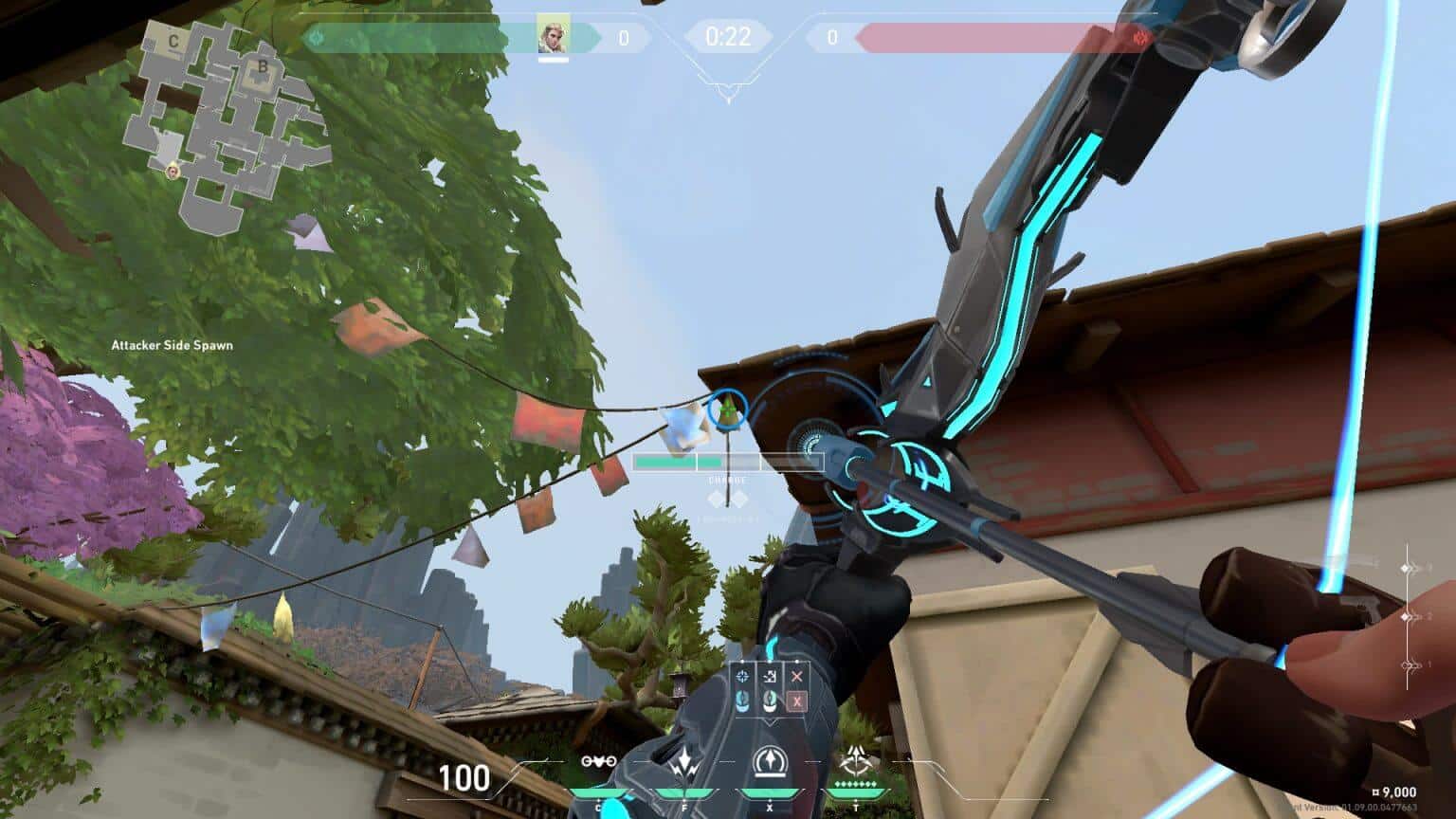Click the bow charge progress bar

point(728,462)
